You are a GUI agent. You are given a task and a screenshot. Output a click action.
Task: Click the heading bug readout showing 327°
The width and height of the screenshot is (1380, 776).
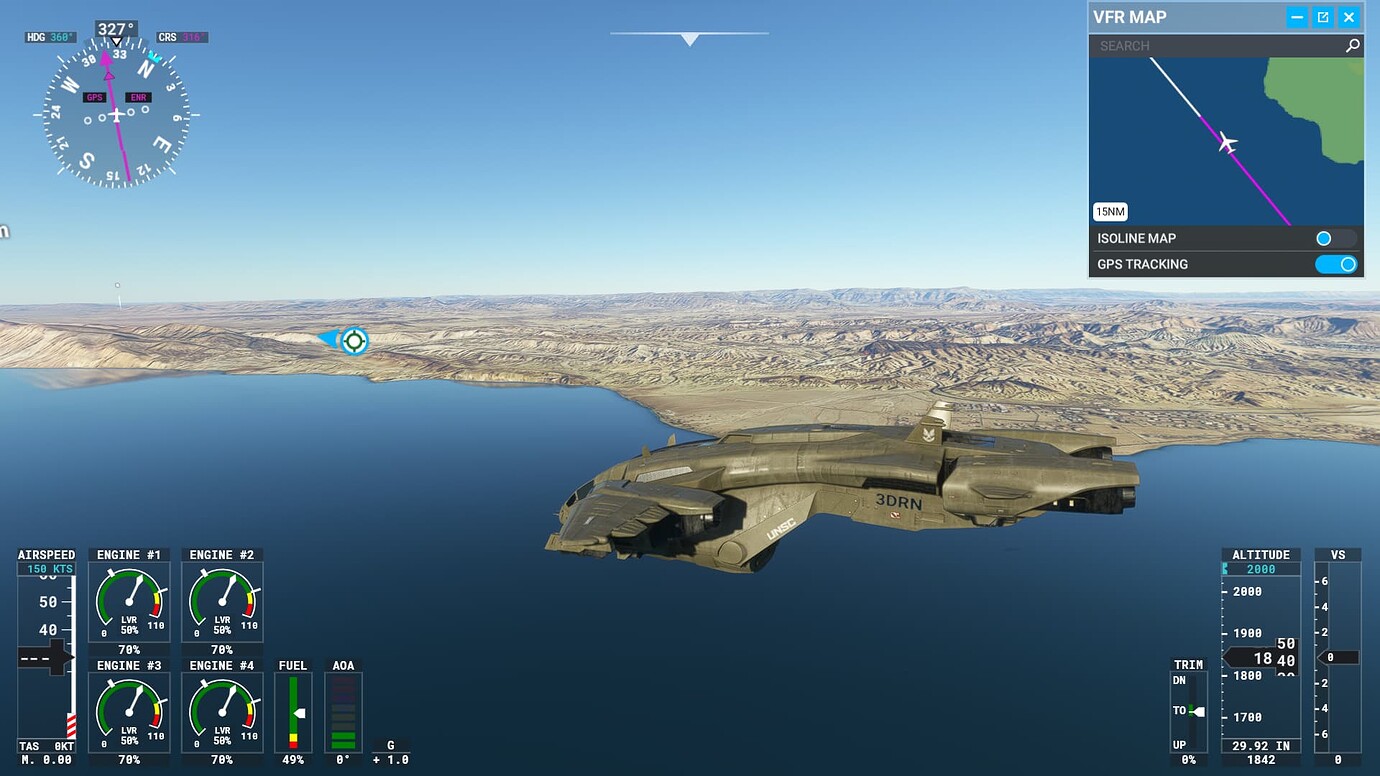(117, 28)
